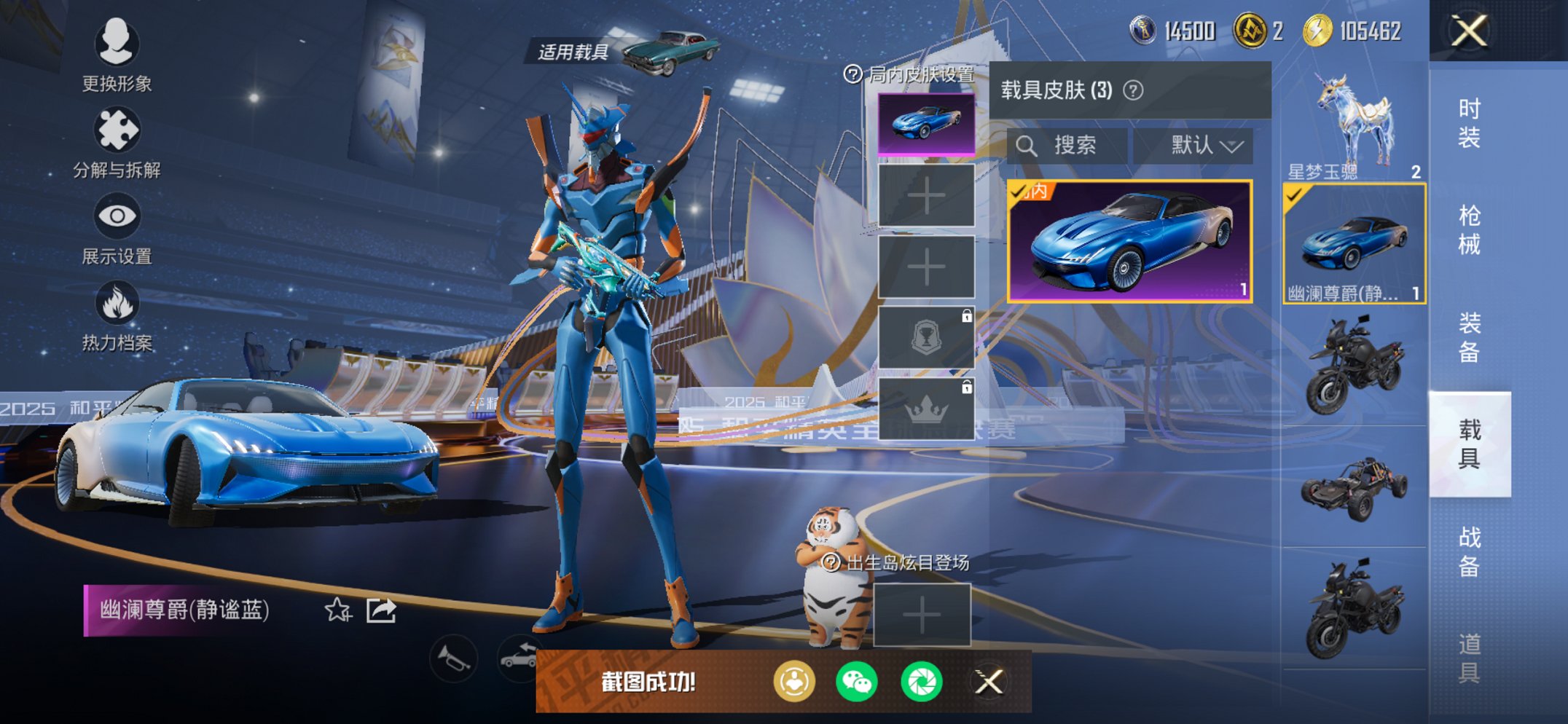1568x724 pixels.
Task: Dismiss the 截图成功 screenshot banner
Action: (x=989, y=682)
